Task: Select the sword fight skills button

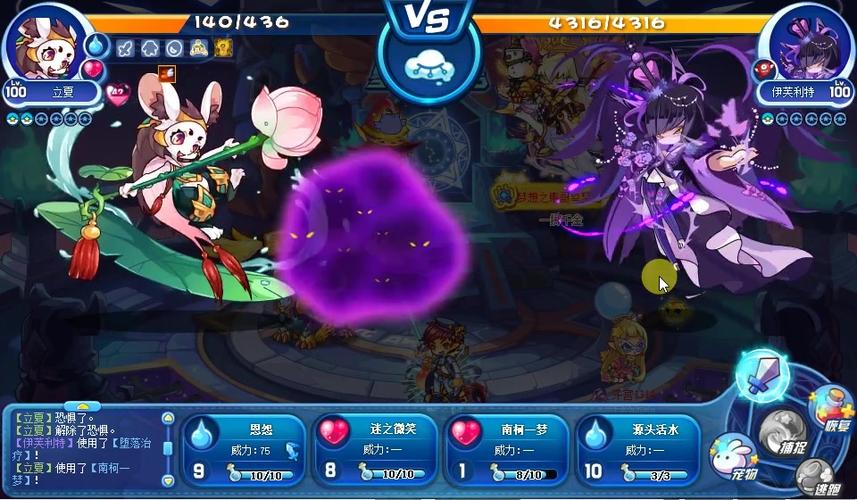Action: (763, 374)
